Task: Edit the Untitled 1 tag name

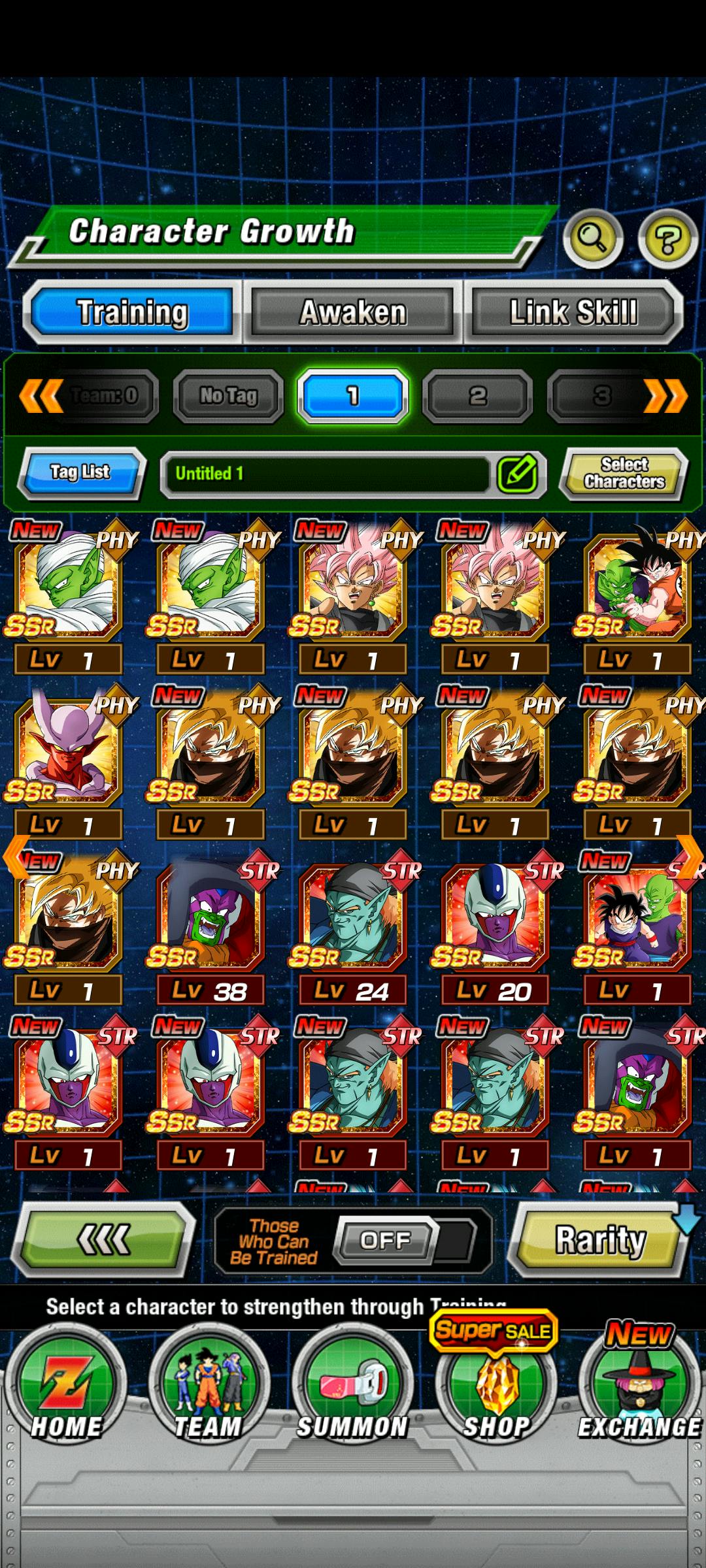Action: (x=517, y=474)
